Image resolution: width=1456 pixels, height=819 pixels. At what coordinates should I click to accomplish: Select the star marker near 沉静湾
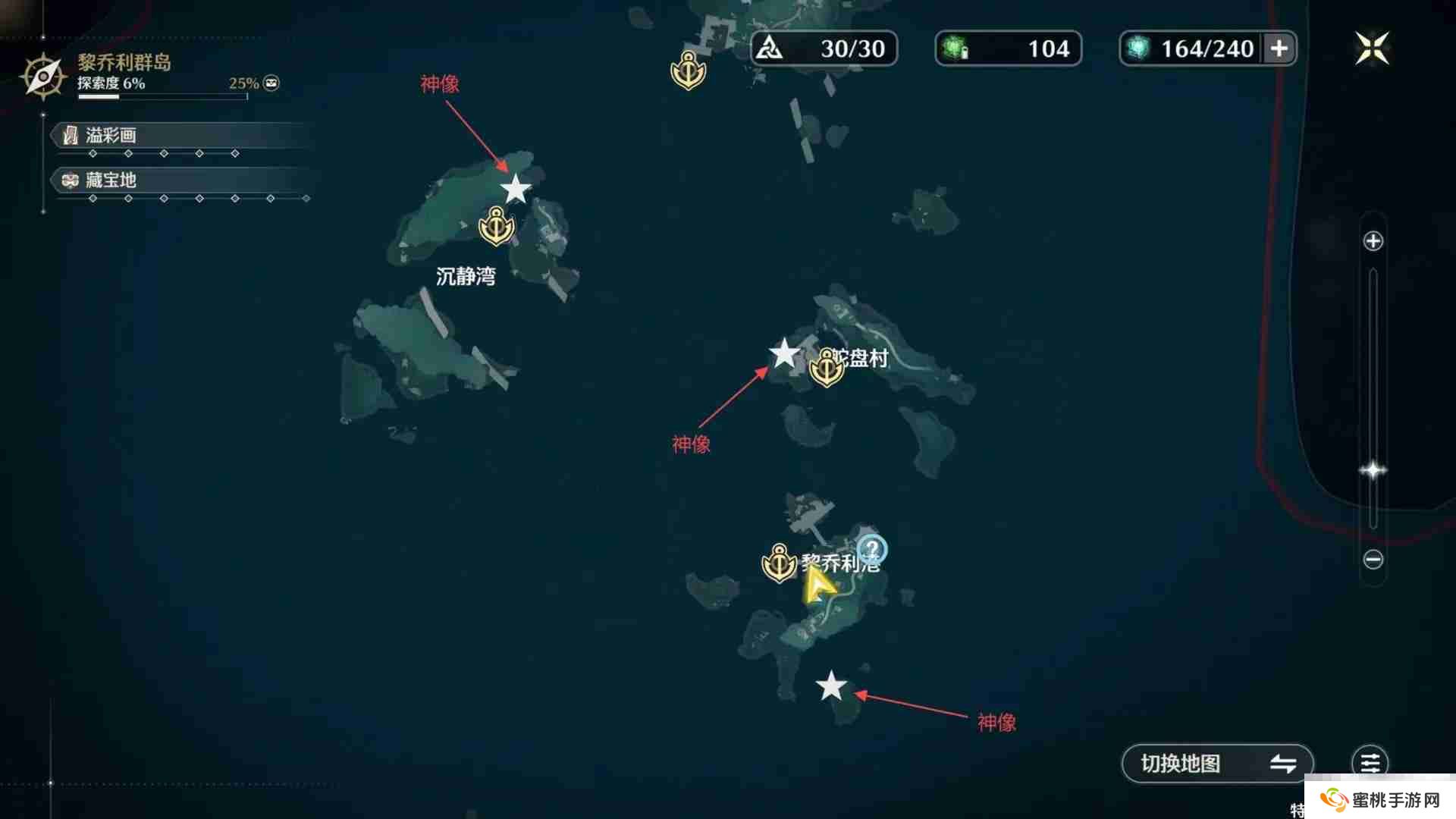(516, 190)
